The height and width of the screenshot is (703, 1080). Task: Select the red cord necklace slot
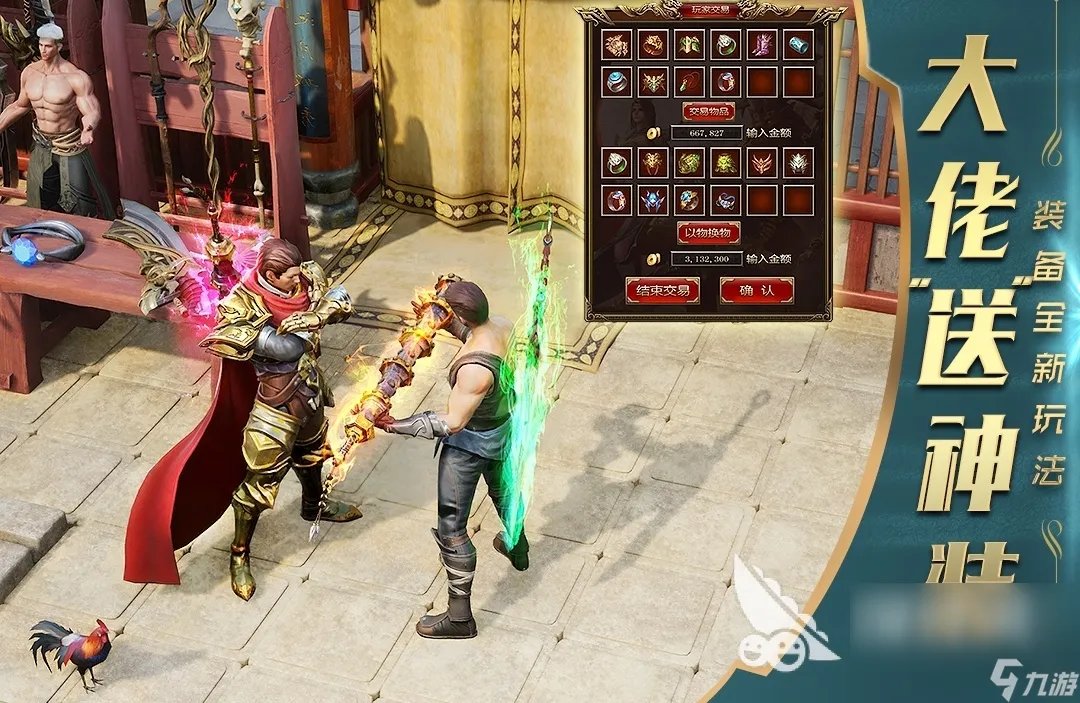click(690, 81)
